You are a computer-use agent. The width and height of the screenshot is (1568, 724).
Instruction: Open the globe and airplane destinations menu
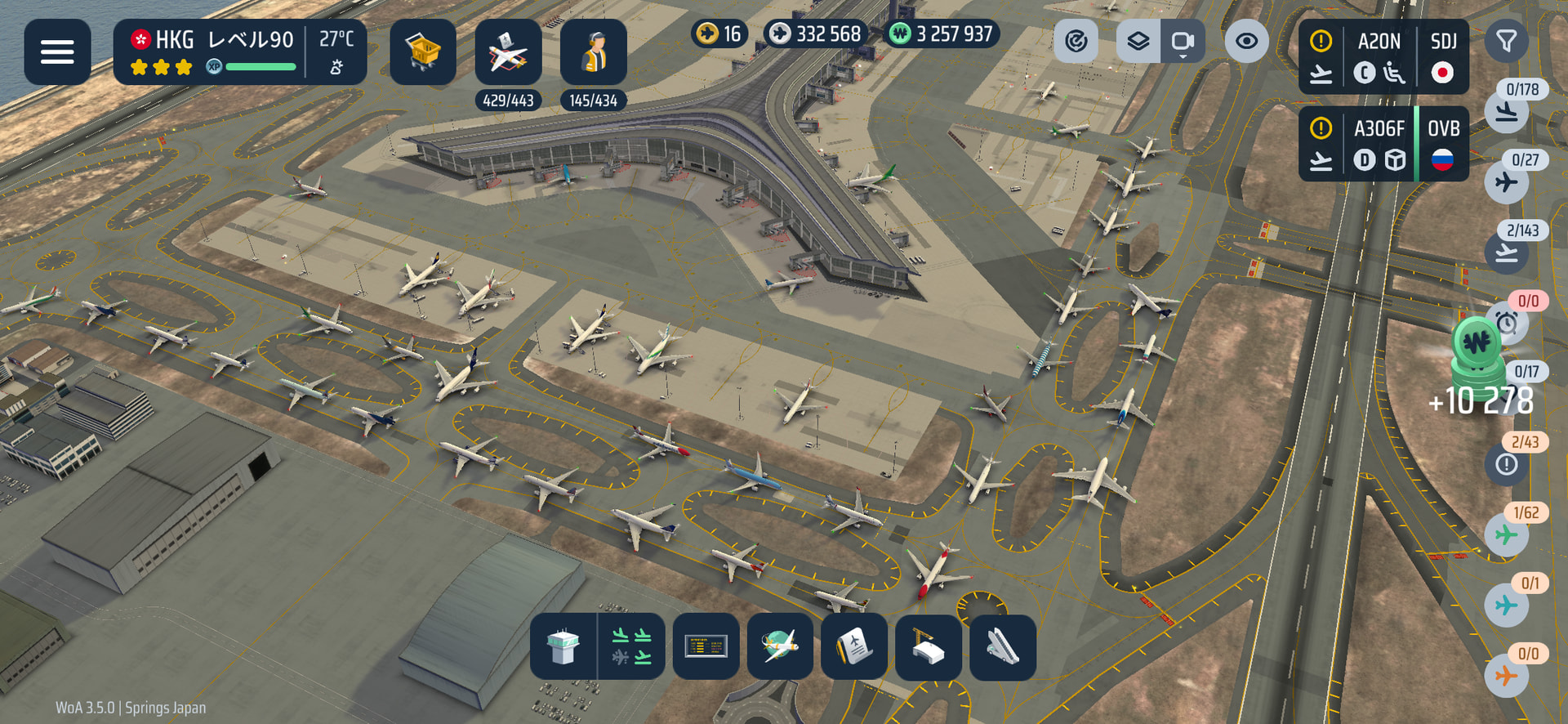click(780, 646)
